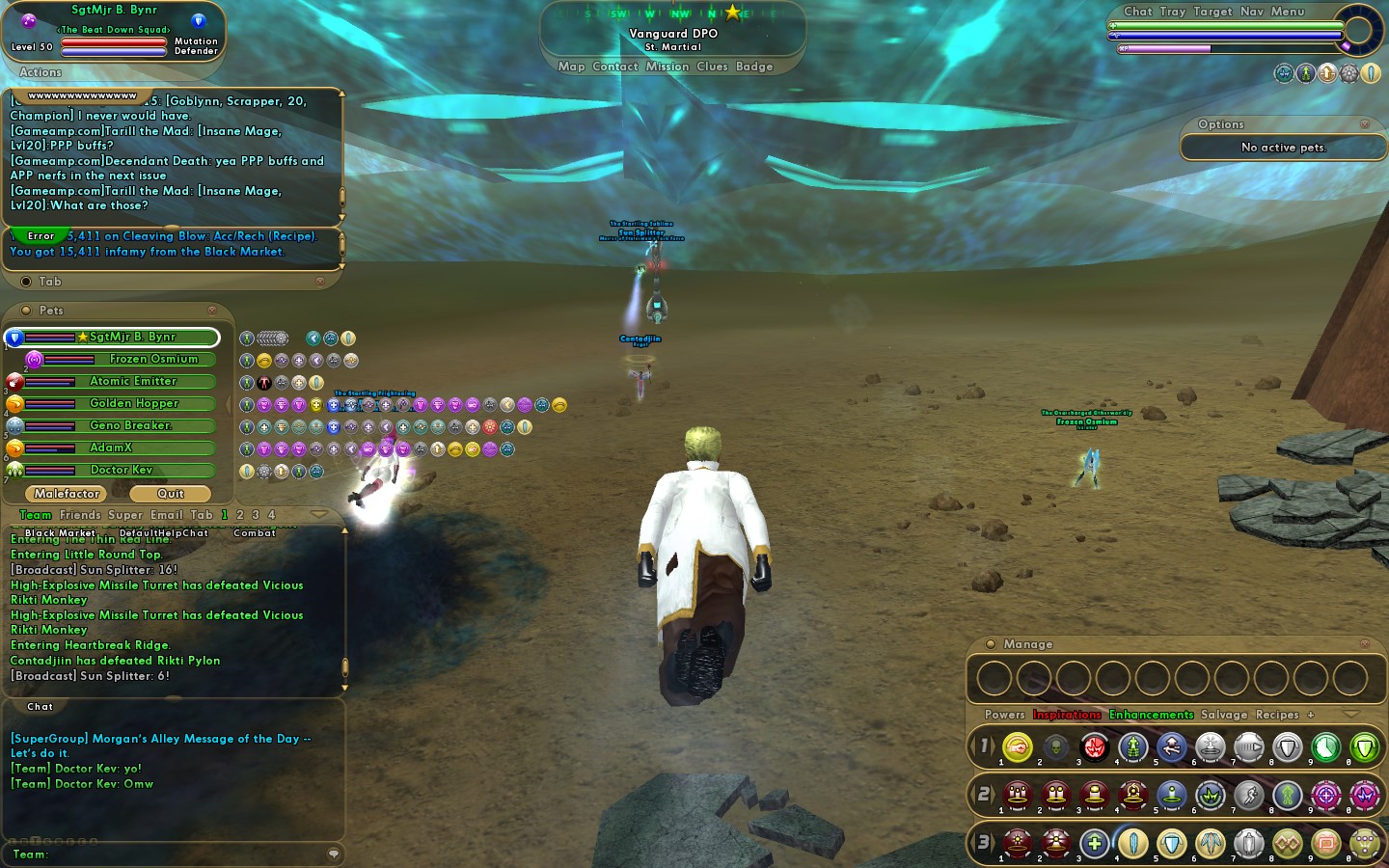Viewport: 1389px width, 868px height.
Task: Open the main Menu
Action: click(1287, 12)
